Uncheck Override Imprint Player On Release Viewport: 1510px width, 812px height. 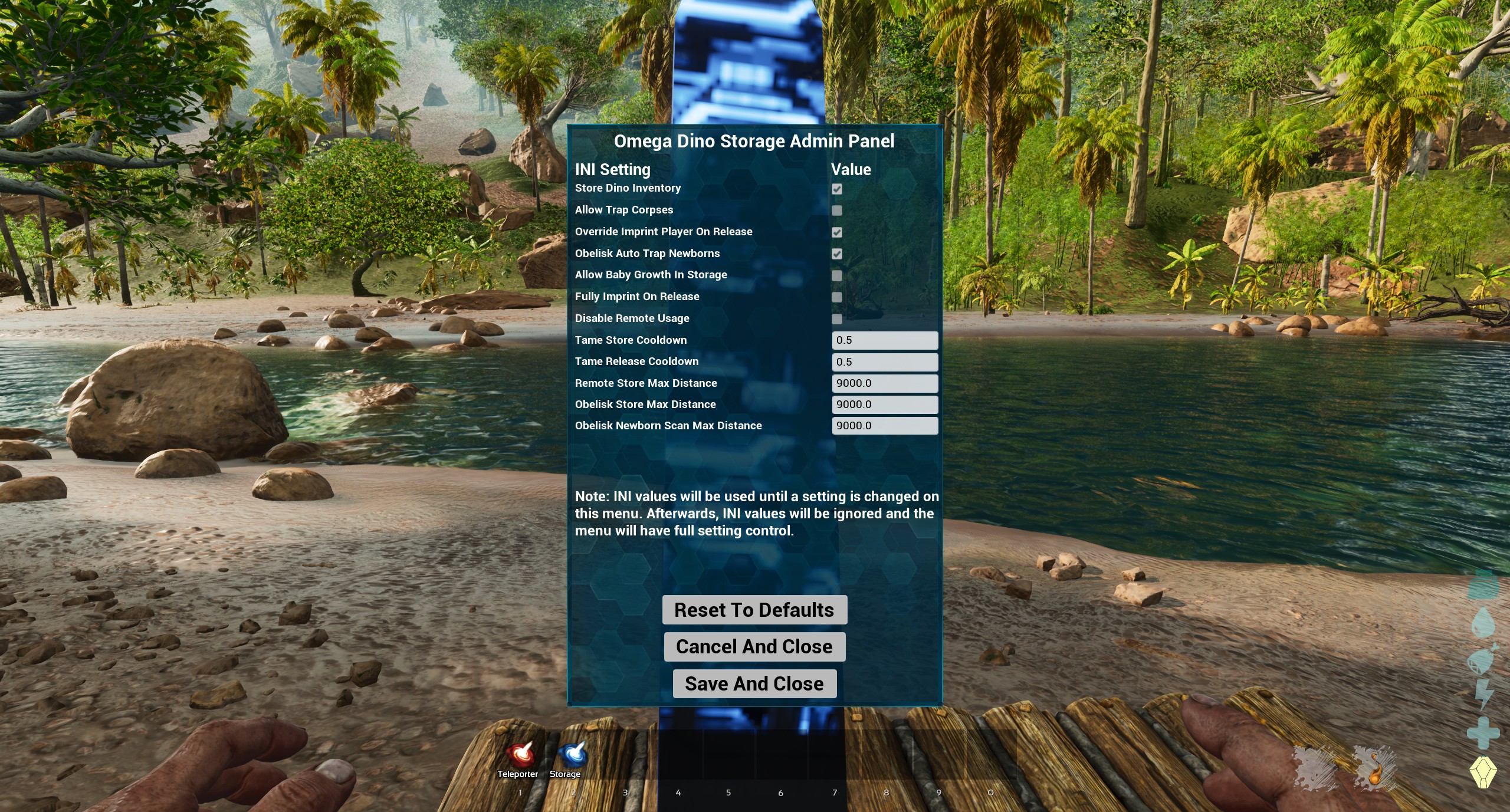837,232
